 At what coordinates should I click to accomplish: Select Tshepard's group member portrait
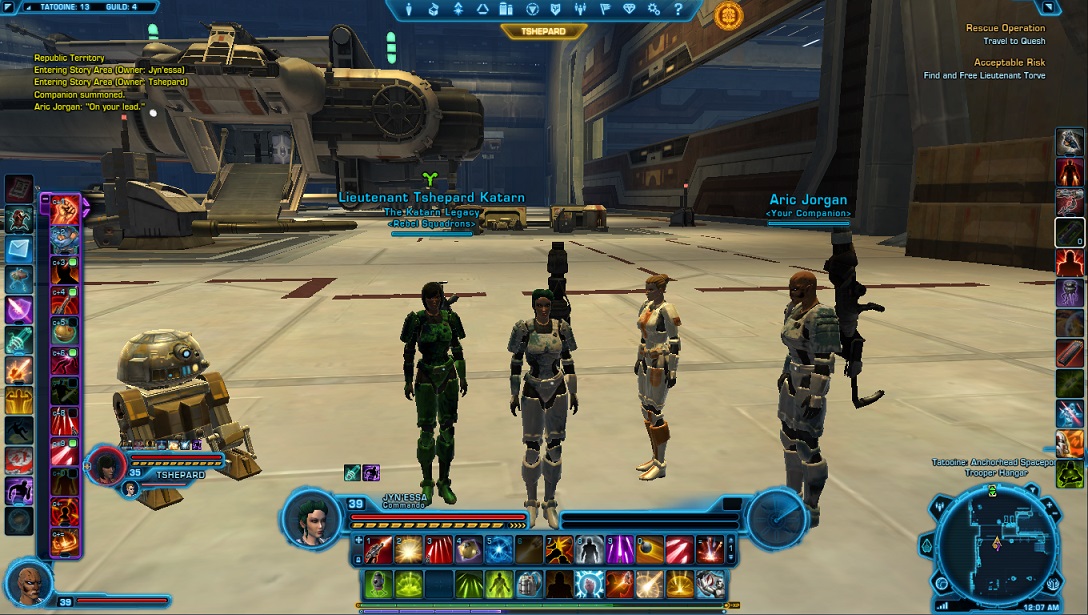(107, 465)
